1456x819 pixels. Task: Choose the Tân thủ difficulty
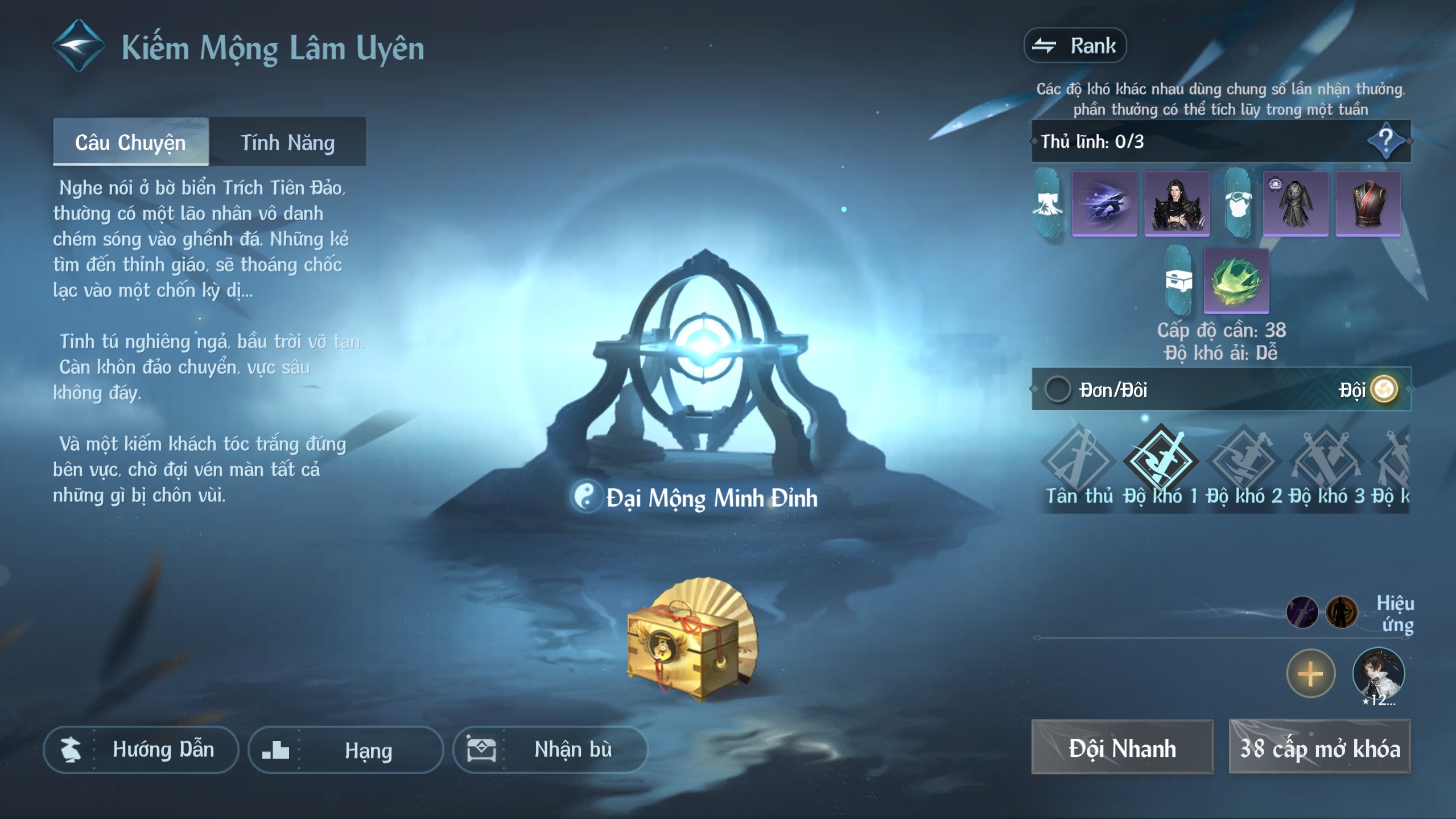click(1078, 464)
